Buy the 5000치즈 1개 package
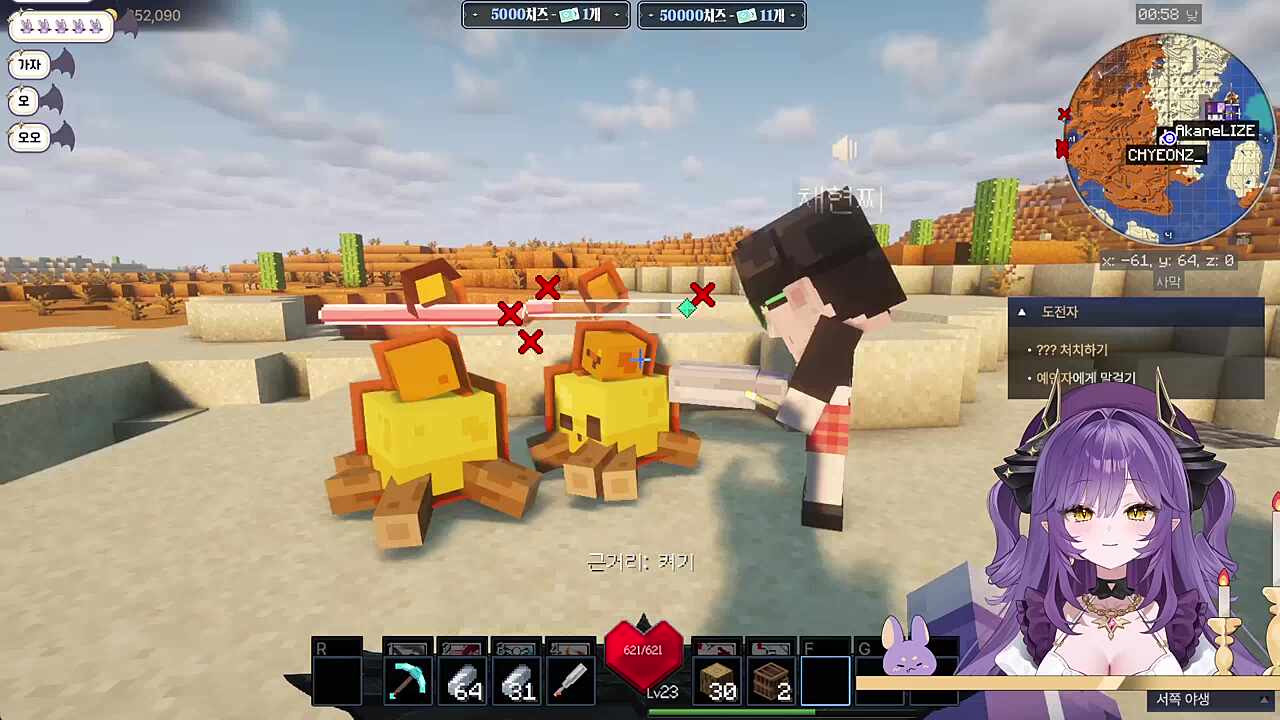 pos(545,15)
